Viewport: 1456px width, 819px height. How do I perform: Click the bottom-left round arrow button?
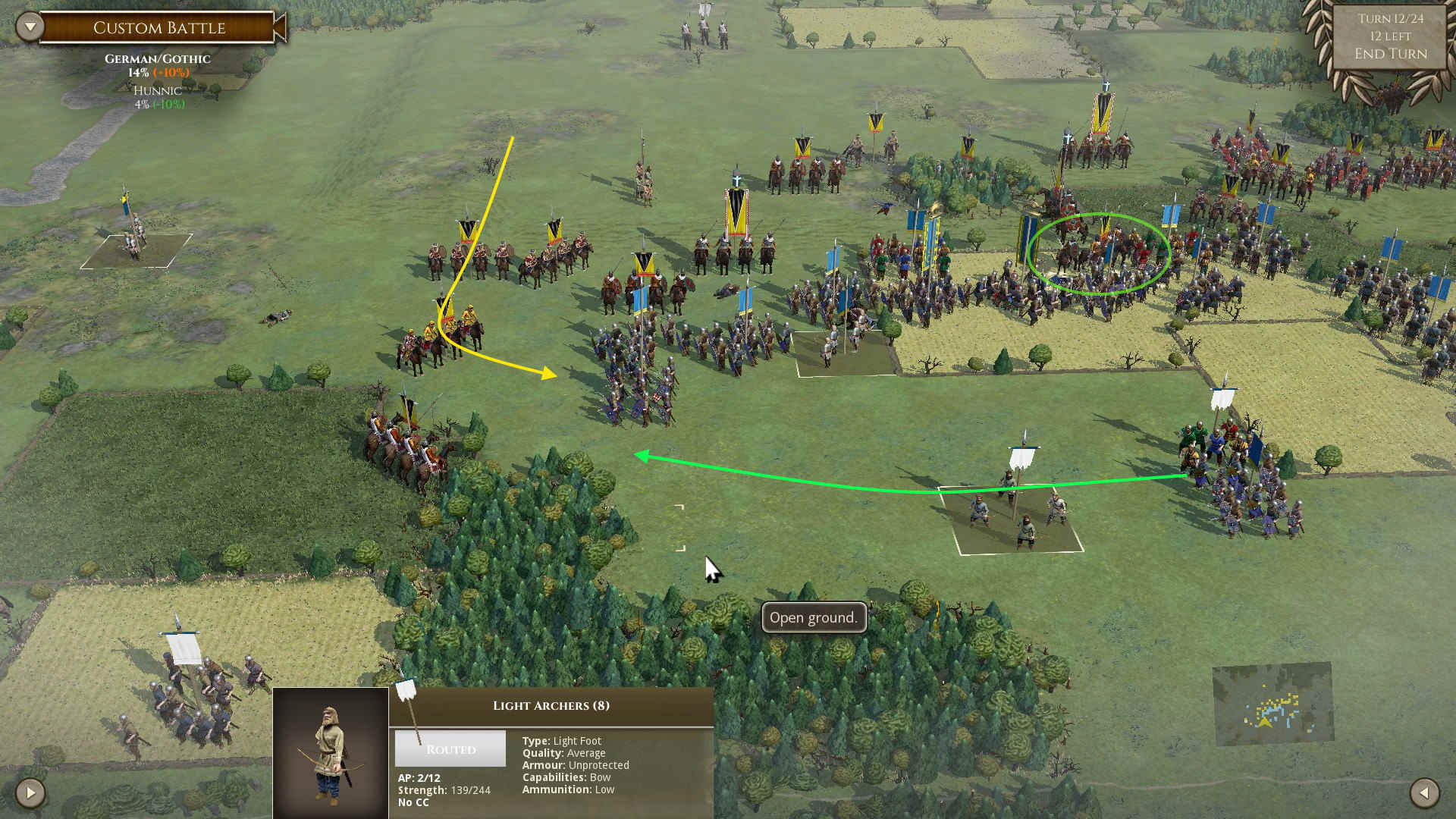click(x=30, y=793)
